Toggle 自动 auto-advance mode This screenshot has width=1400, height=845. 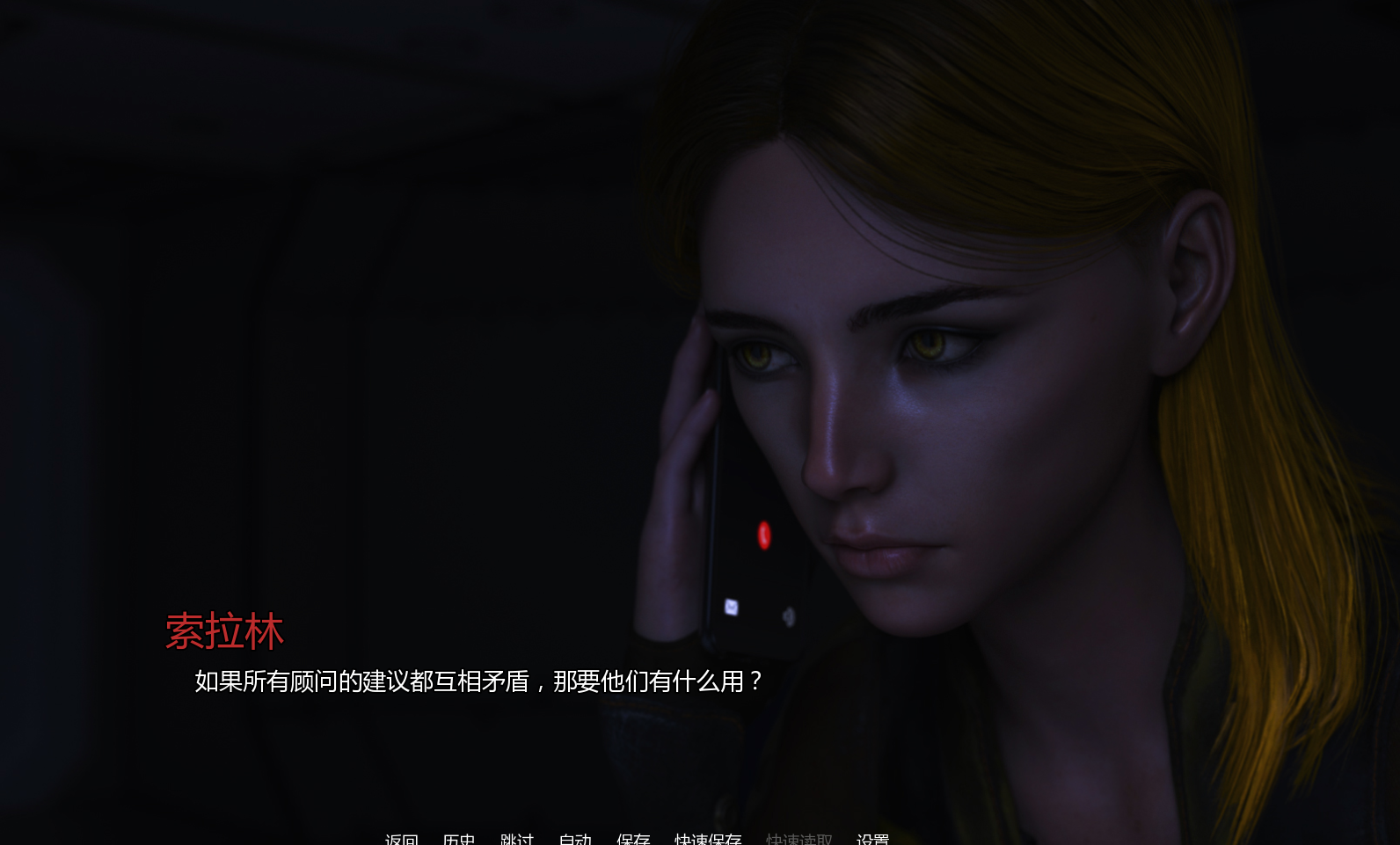point(575,839)
